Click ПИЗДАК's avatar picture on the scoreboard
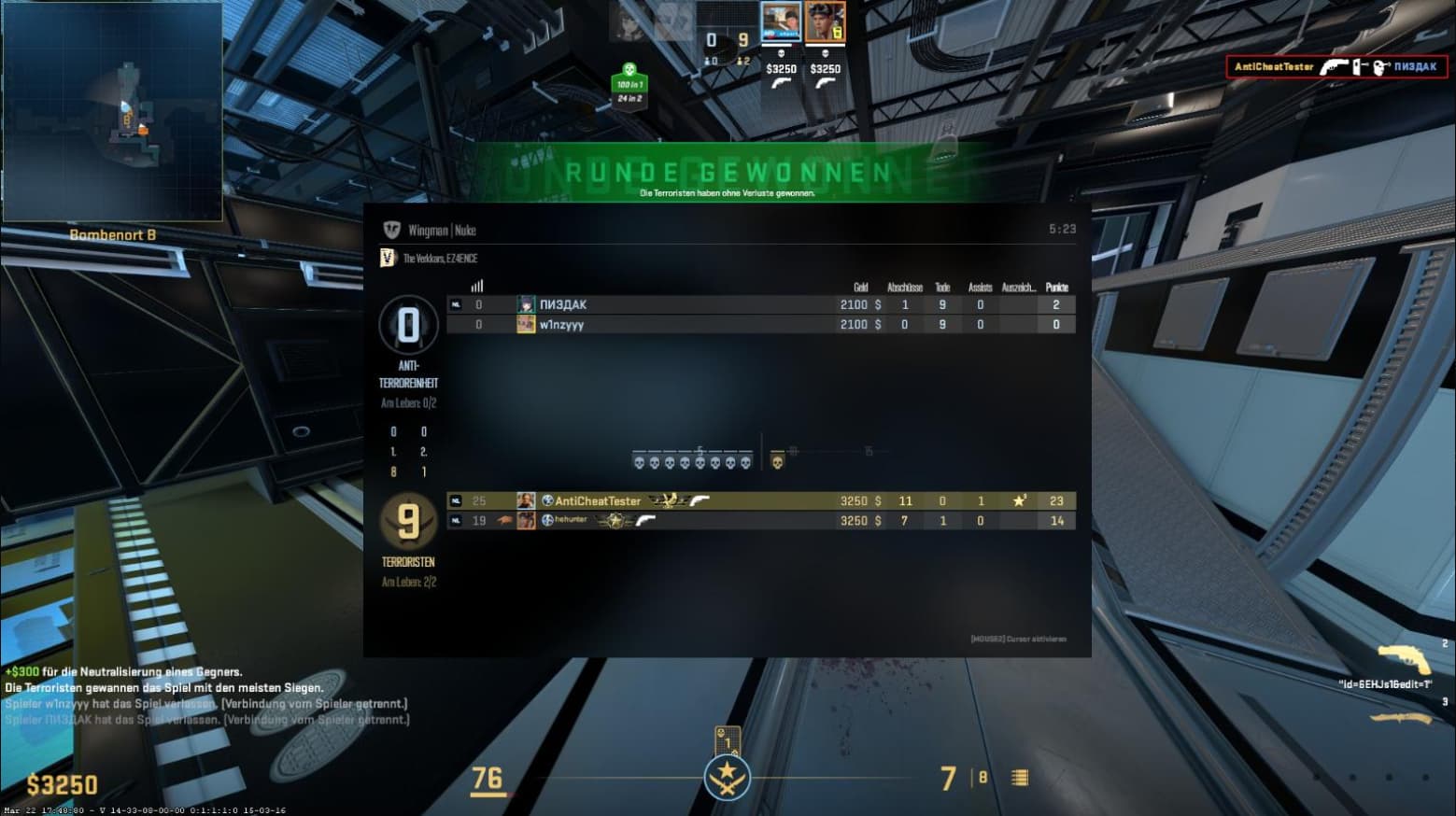This screenshot has height=816, width=1456. pyautogui.click(x=526, y=304)
